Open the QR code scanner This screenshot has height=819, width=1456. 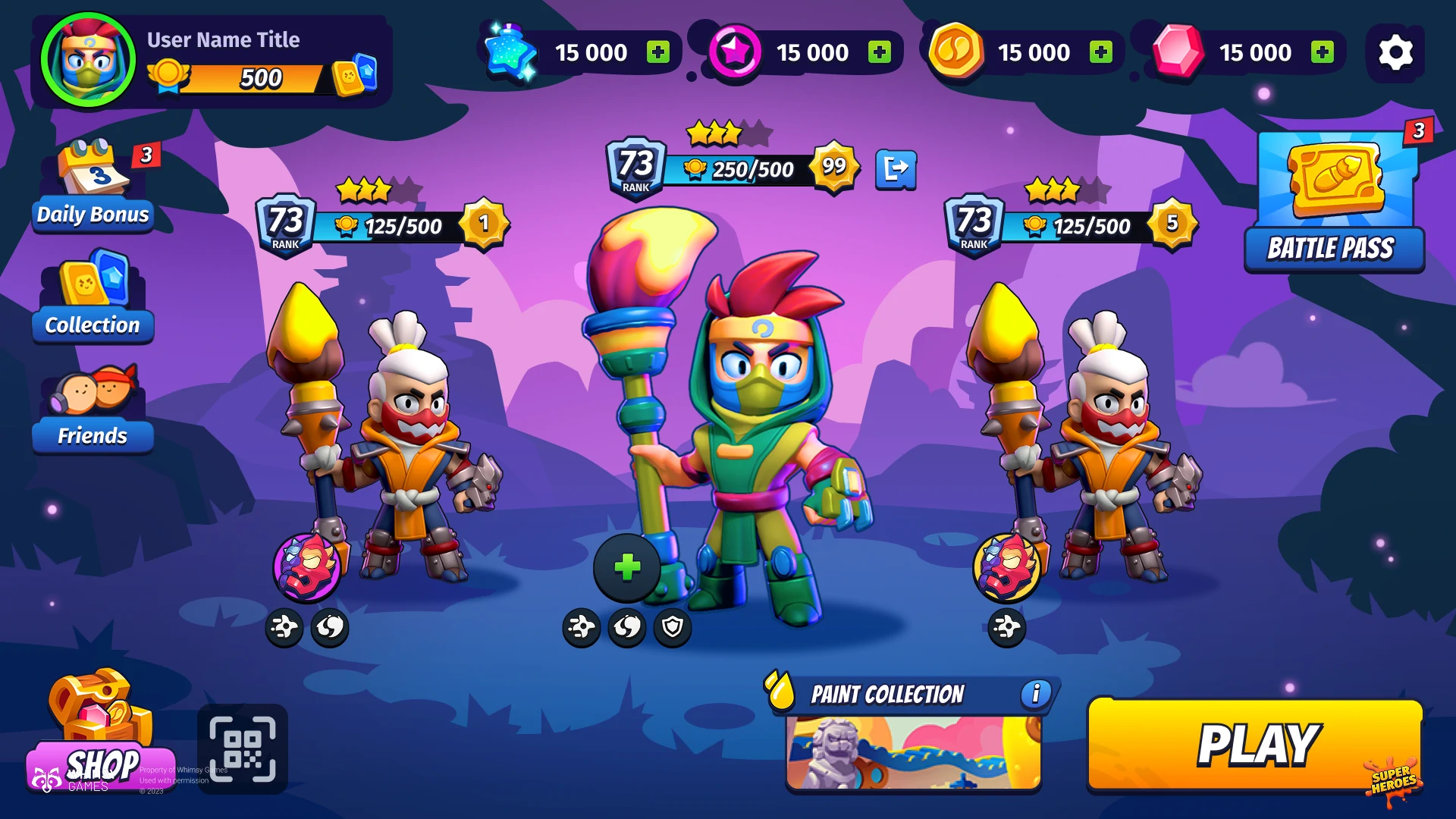tap(243, 749)
